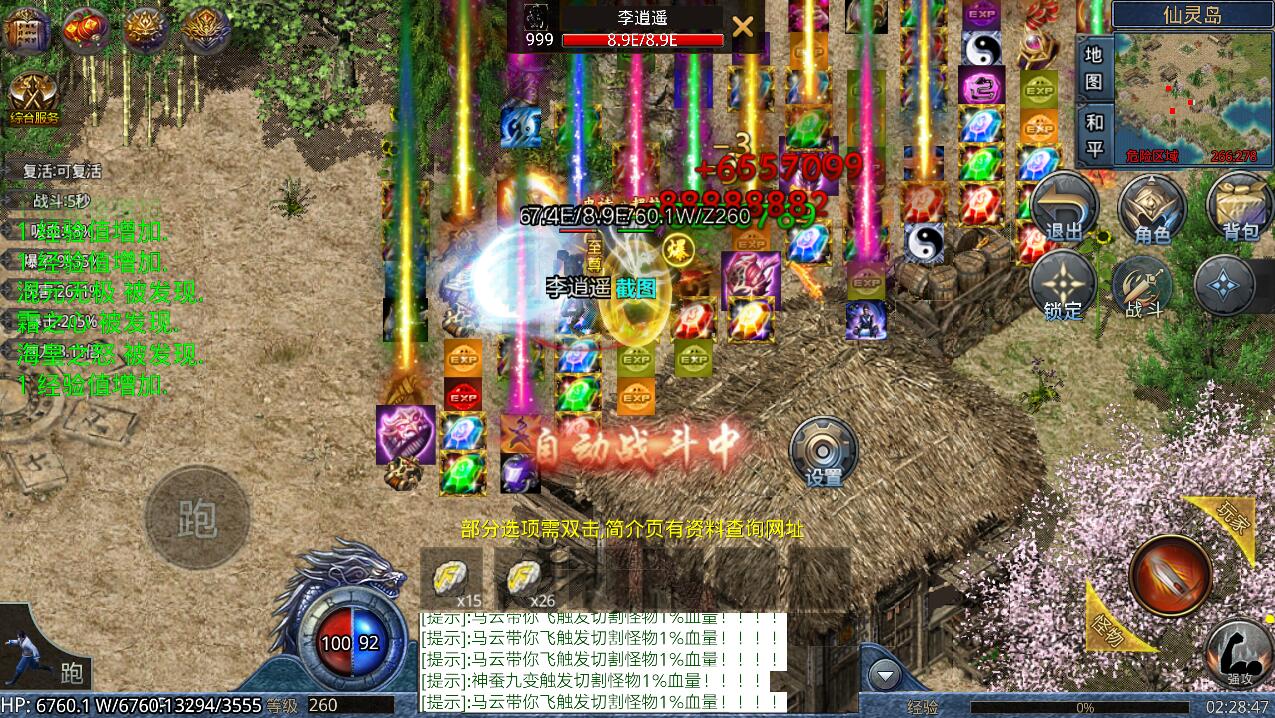1275x718 pixels.
Task: Use the scroll item with x26 count
Action: click(527, 580)
